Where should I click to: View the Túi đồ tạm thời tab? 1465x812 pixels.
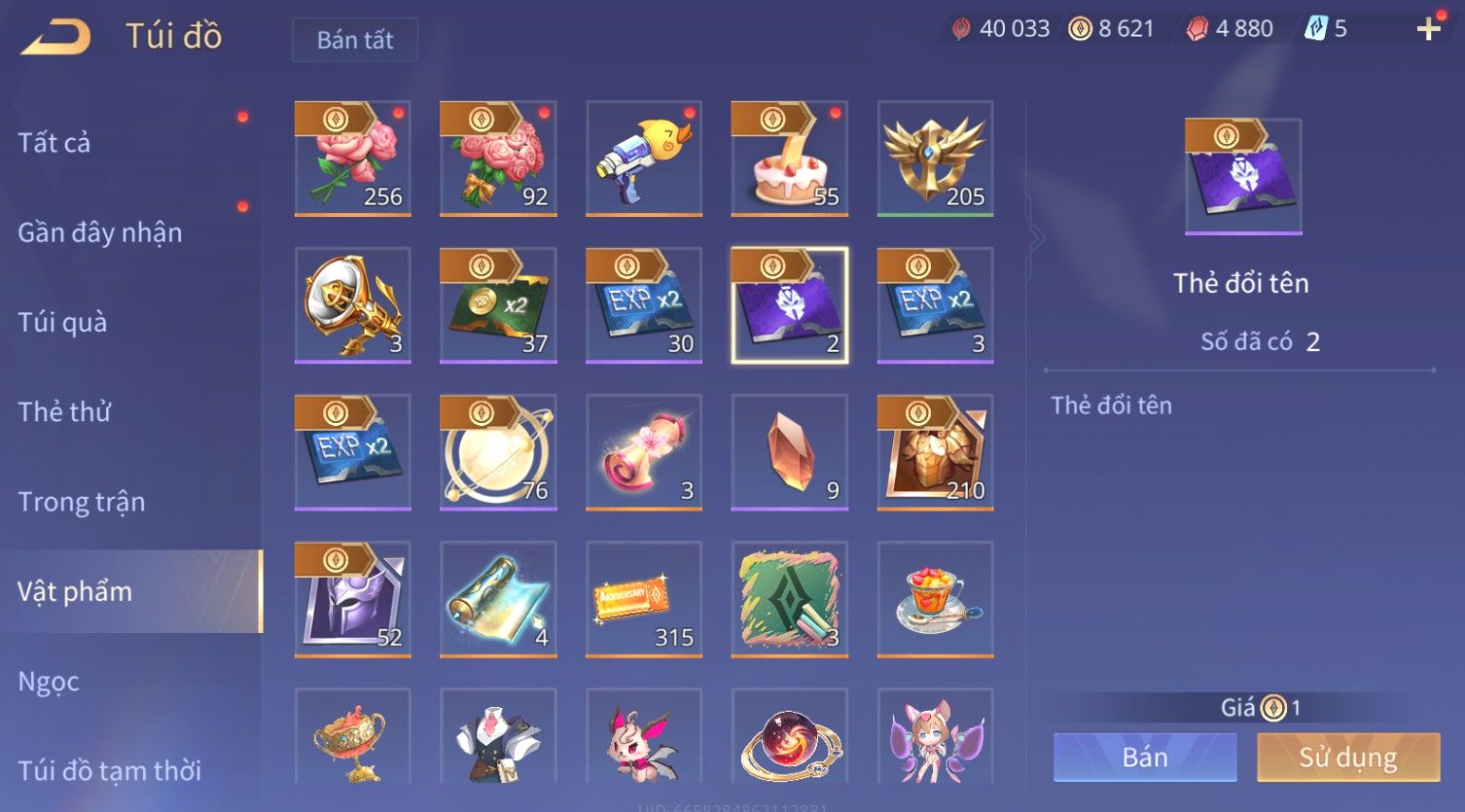point(109,770)
